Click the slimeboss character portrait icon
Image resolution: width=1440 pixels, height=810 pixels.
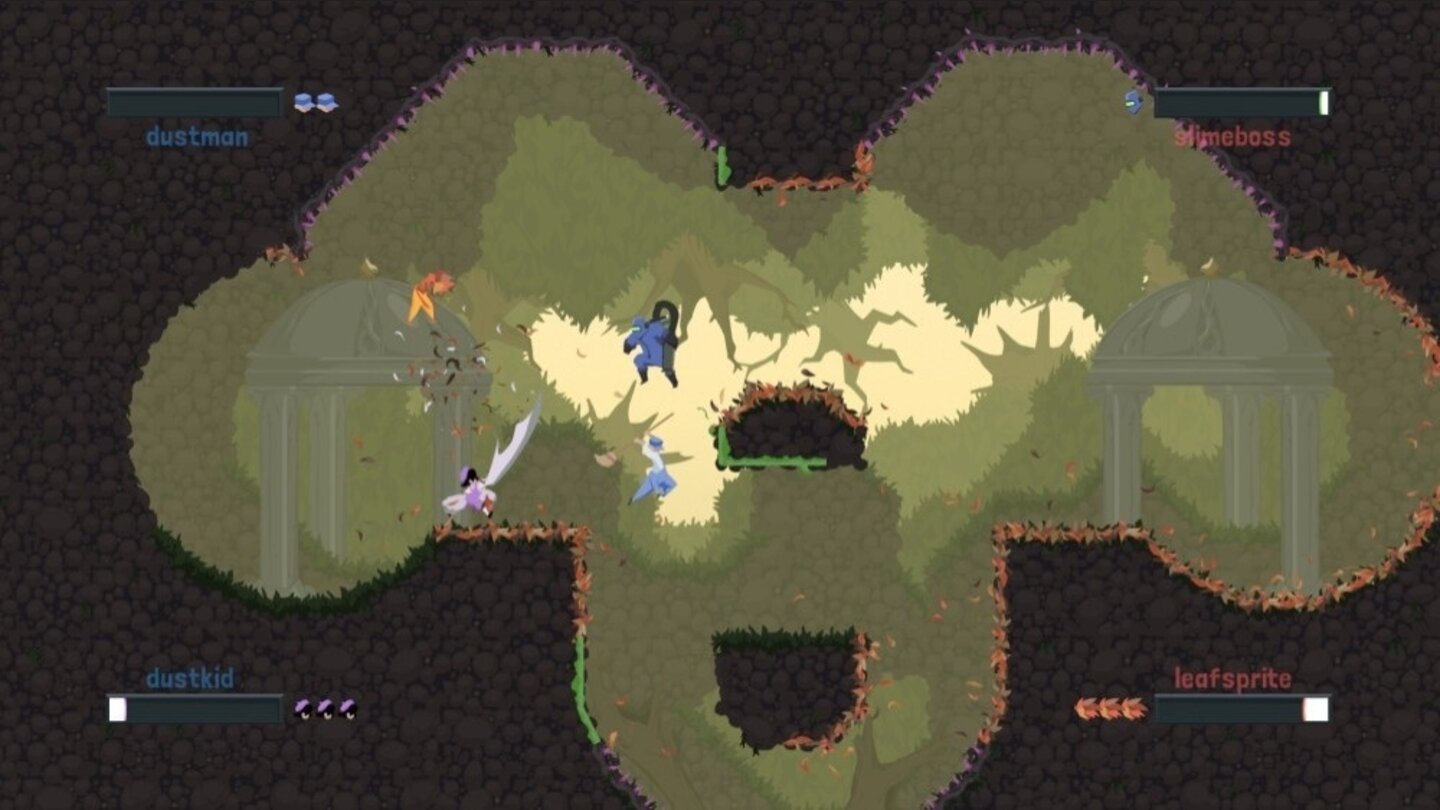coord(1135,101)
